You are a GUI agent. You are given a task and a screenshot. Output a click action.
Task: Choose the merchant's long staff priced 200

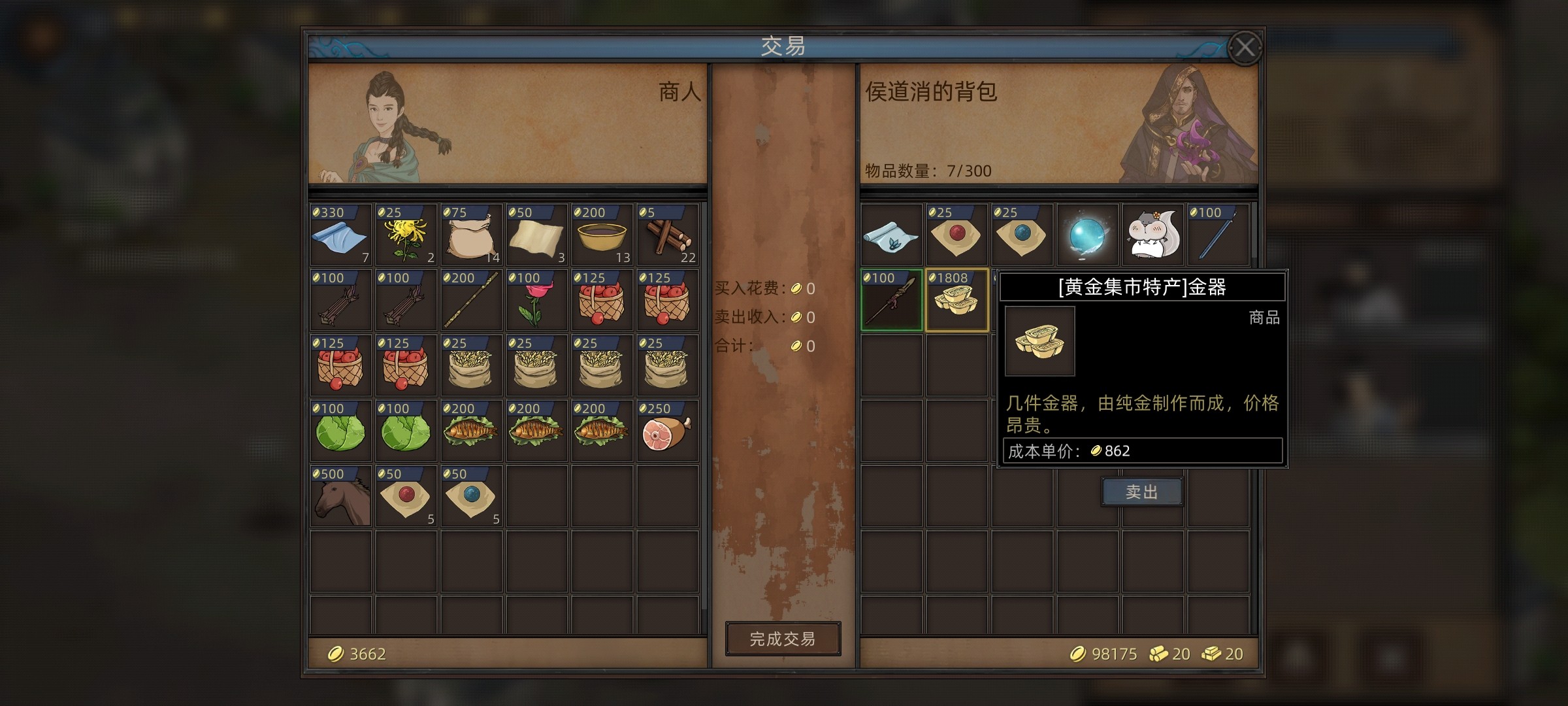(471, 301)
